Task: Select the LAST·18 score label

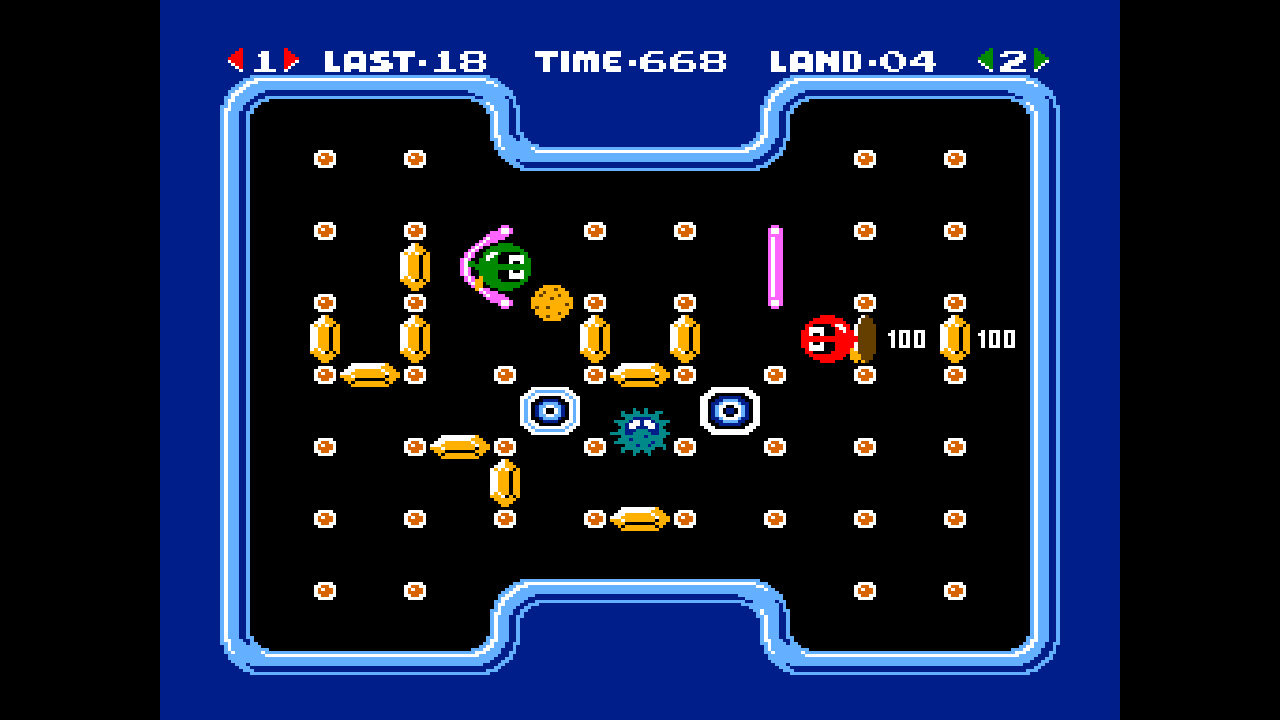Action: pos(403,58)
